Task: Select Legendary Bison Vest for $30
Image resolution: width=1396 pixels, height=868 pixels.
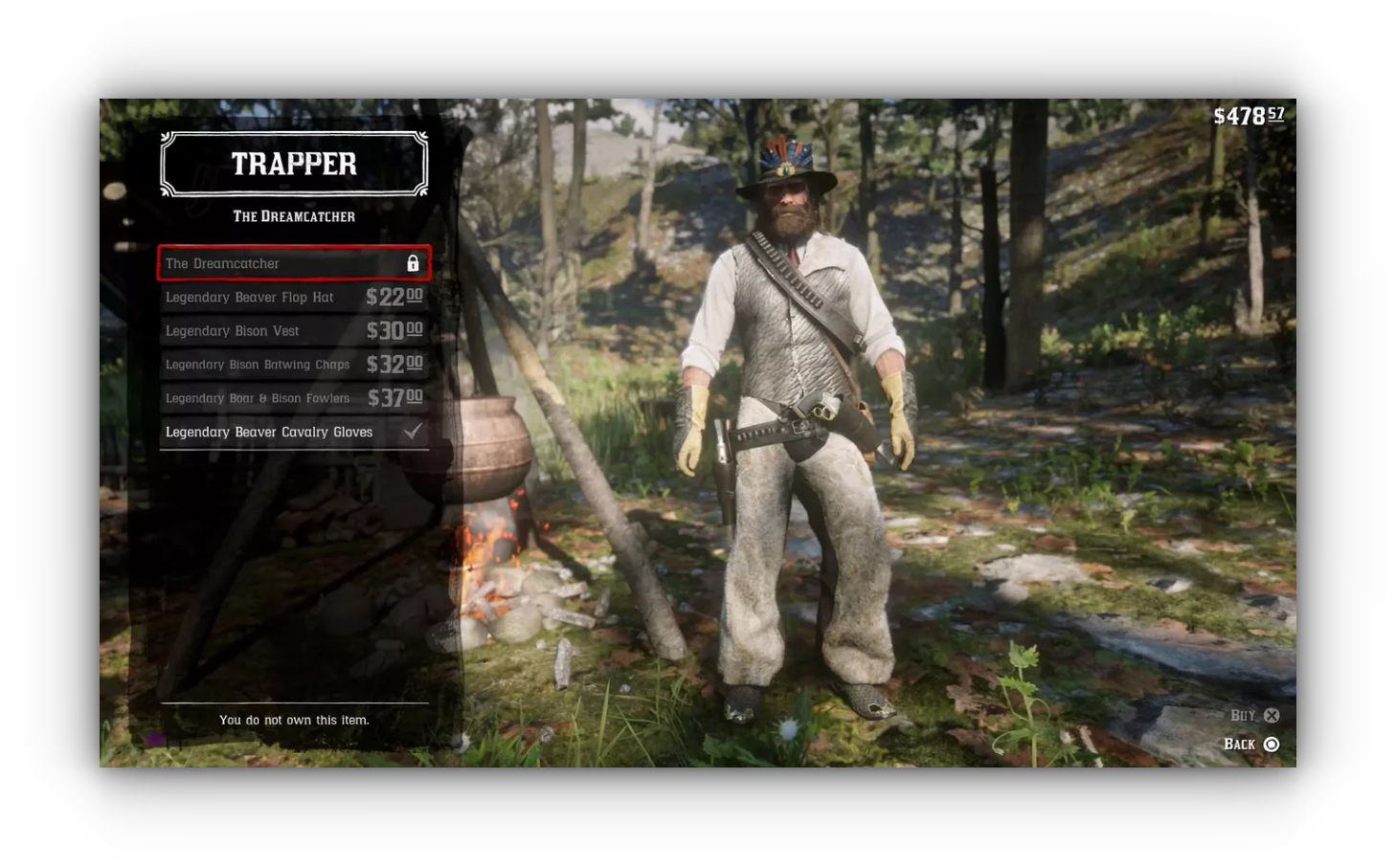Action: (293, 331)
